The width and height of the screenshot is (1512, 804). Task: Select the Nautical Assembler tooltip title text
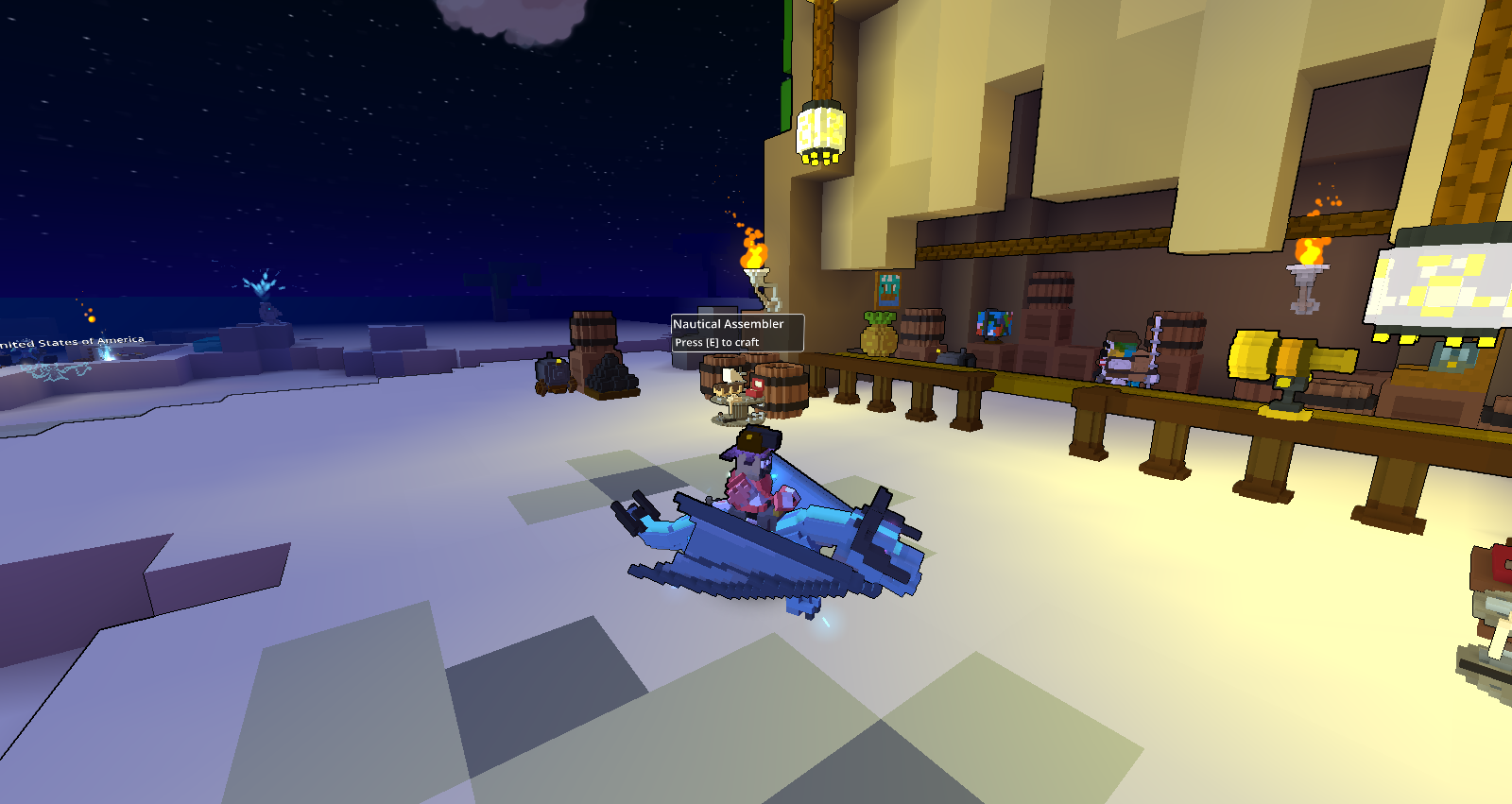click(728, 323)
